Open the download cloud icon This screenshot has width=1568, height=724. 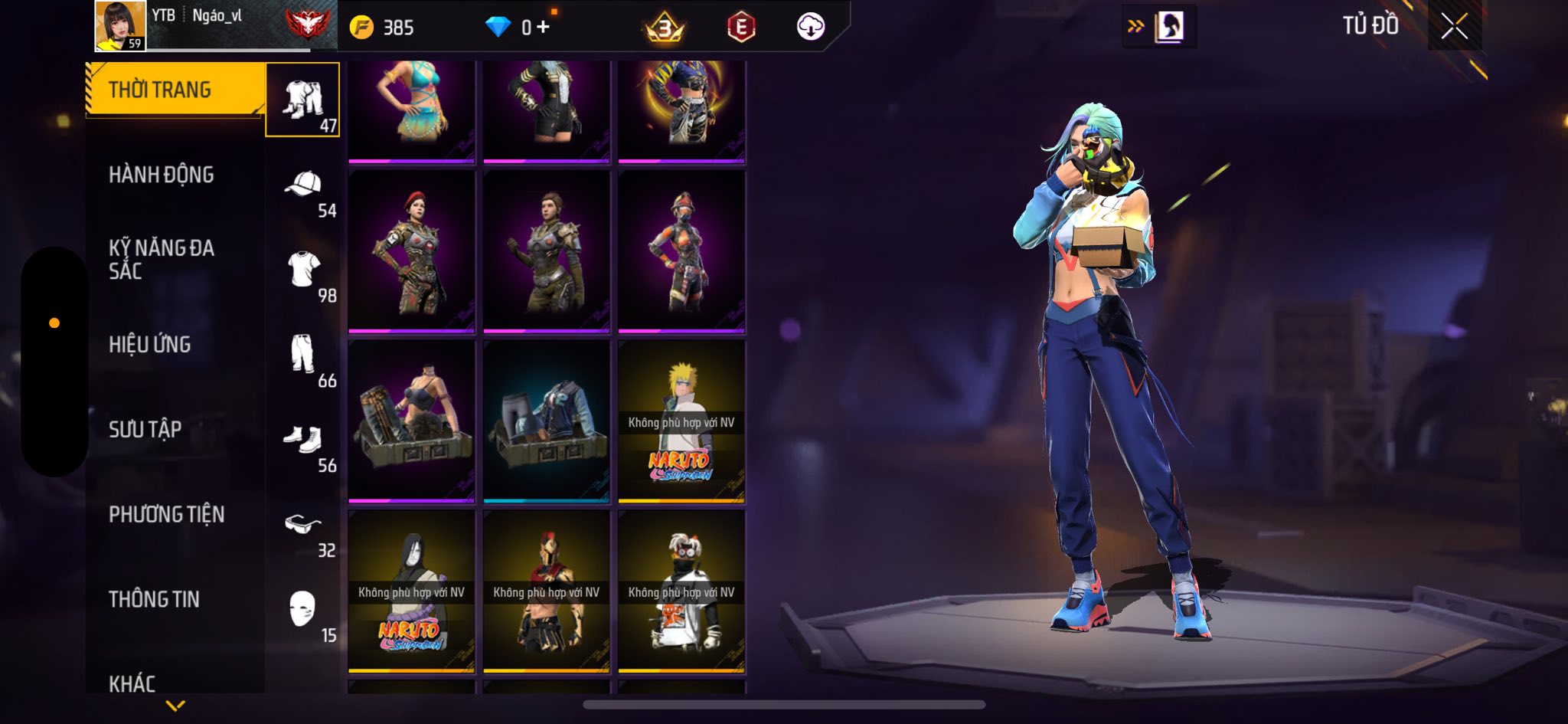point(810,28)
